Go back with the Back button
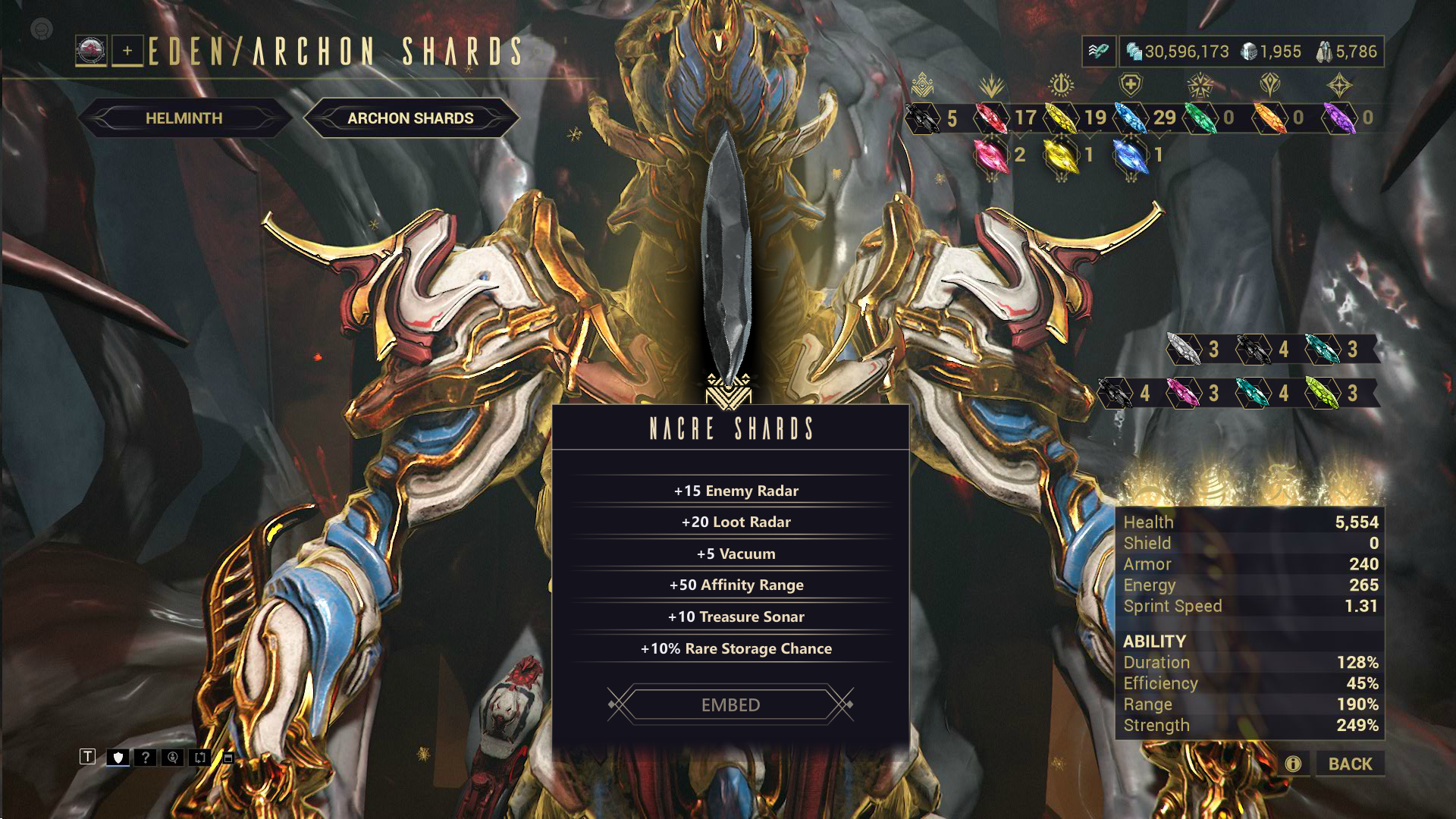Viewport: 1456px width, 819px height. coord(1350,764)
